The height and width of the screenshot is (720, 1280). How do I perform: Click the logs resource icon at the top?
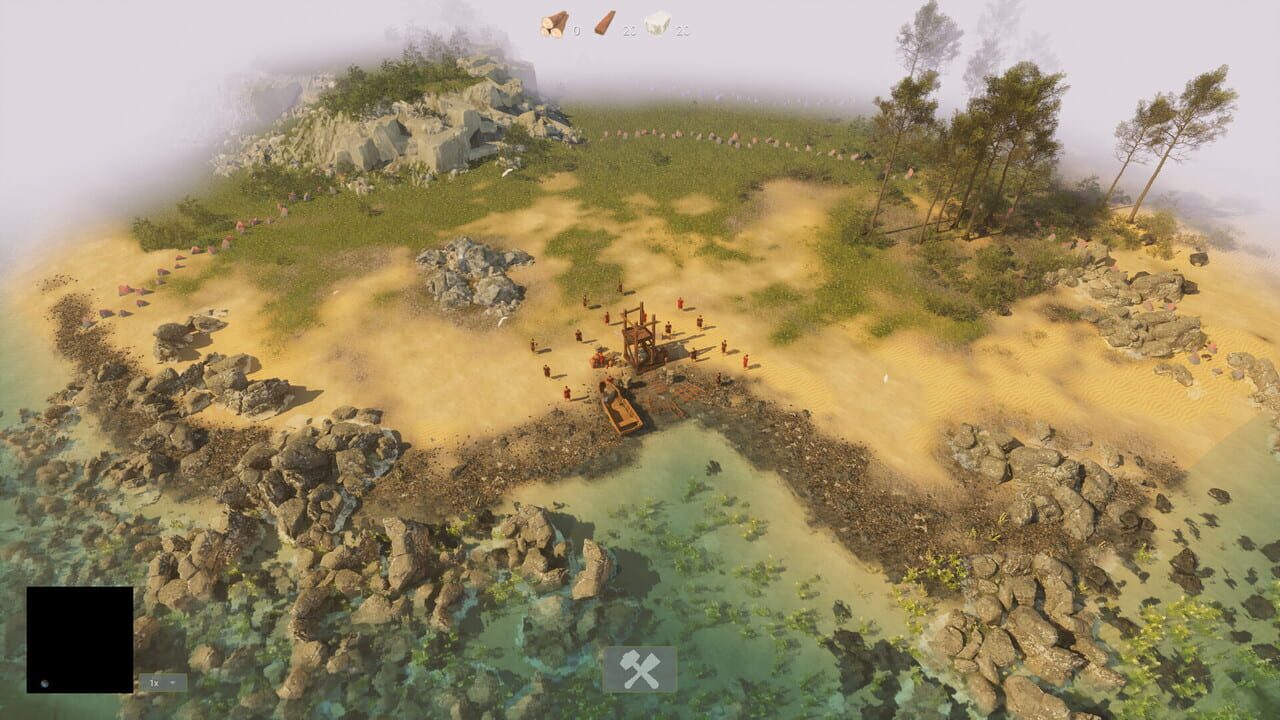click(553, 22)
